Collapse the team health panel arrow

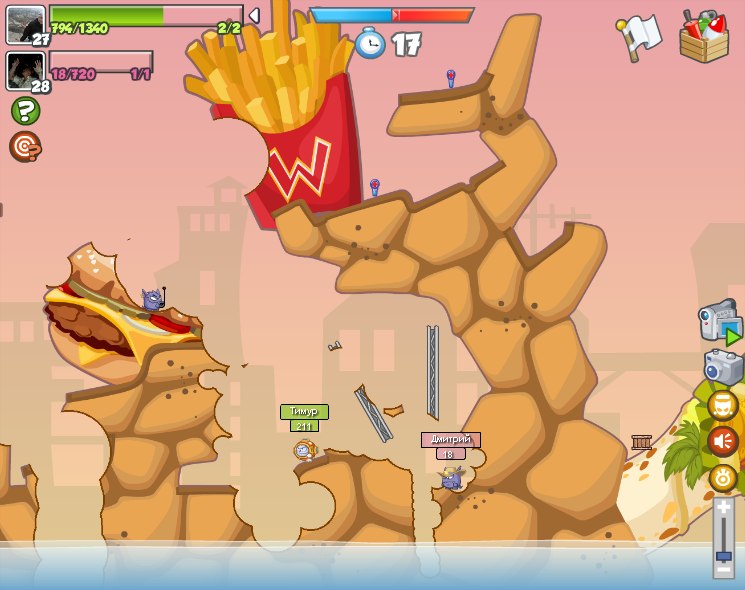click(x=254, y=15)
